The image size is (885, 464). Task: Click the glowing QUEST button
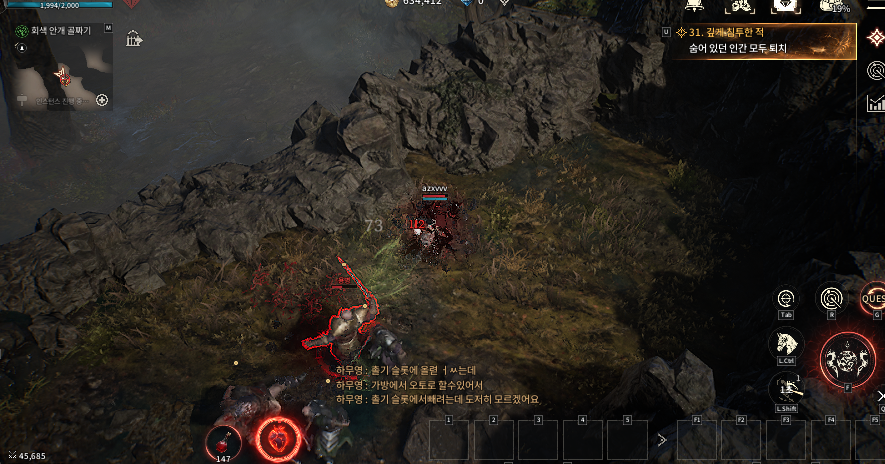(x=873, y=296)
